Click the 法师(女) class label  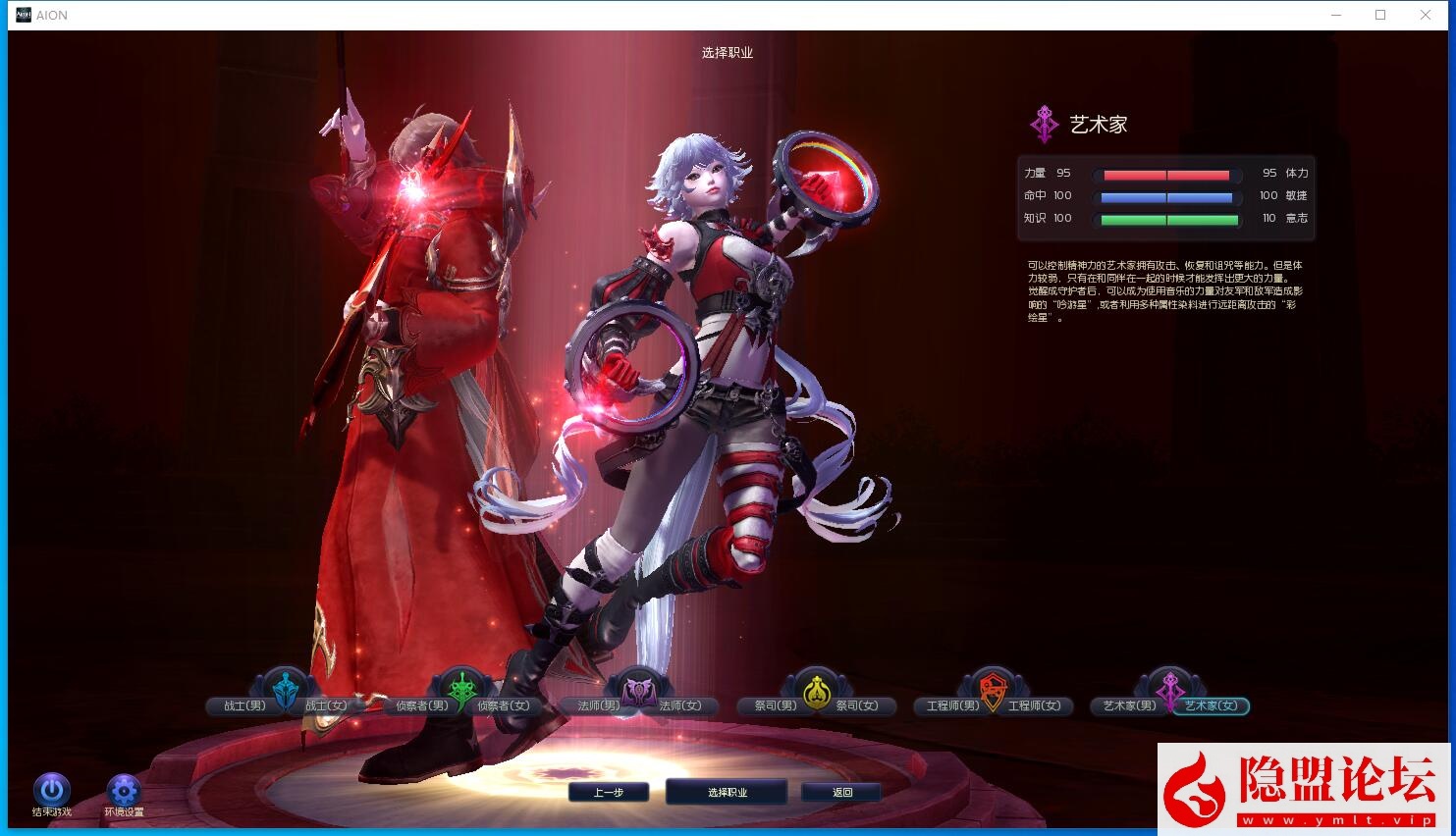(682, 705)
